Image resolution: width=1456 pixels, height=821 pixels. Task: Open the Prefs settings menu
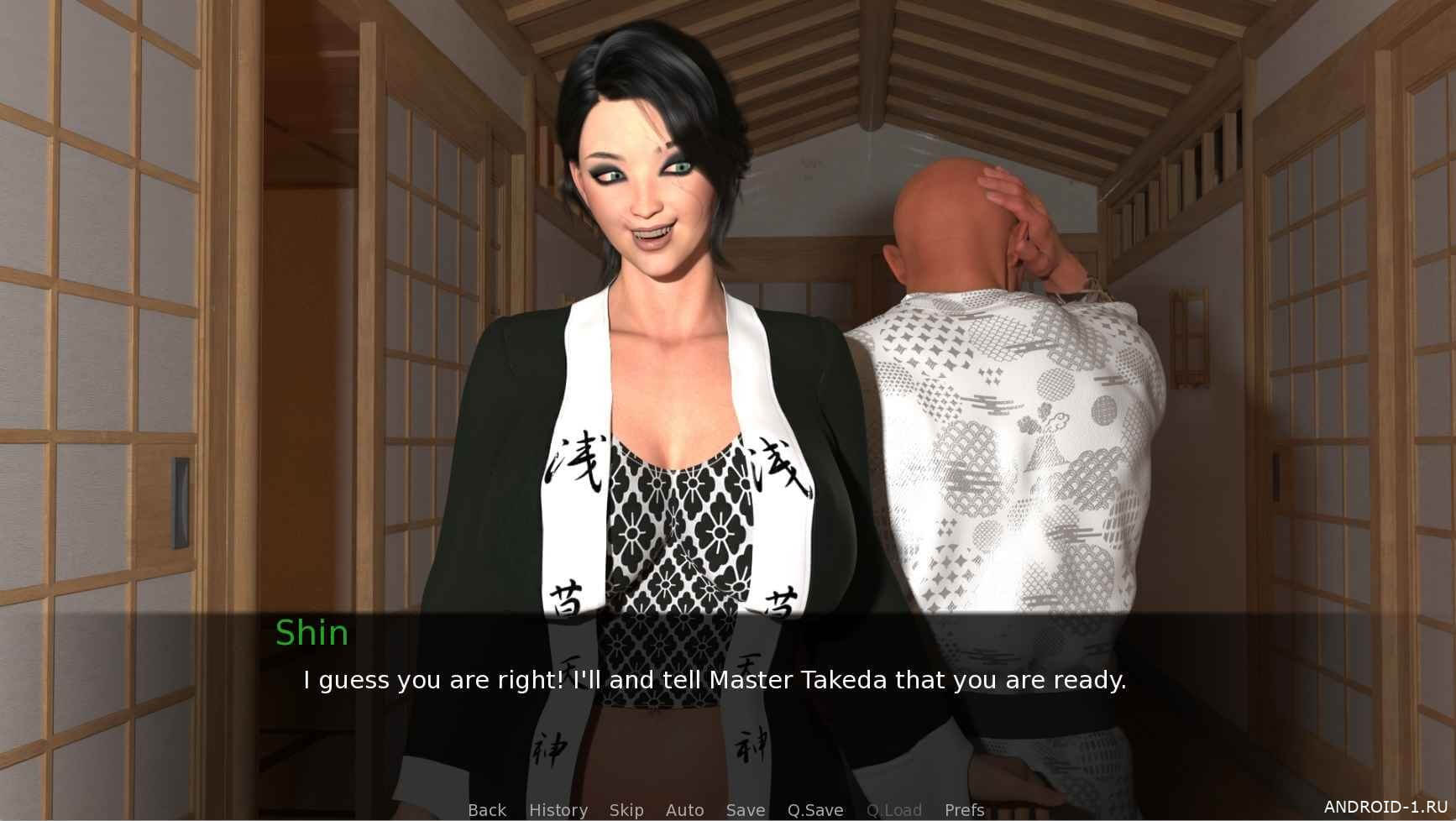964,810
